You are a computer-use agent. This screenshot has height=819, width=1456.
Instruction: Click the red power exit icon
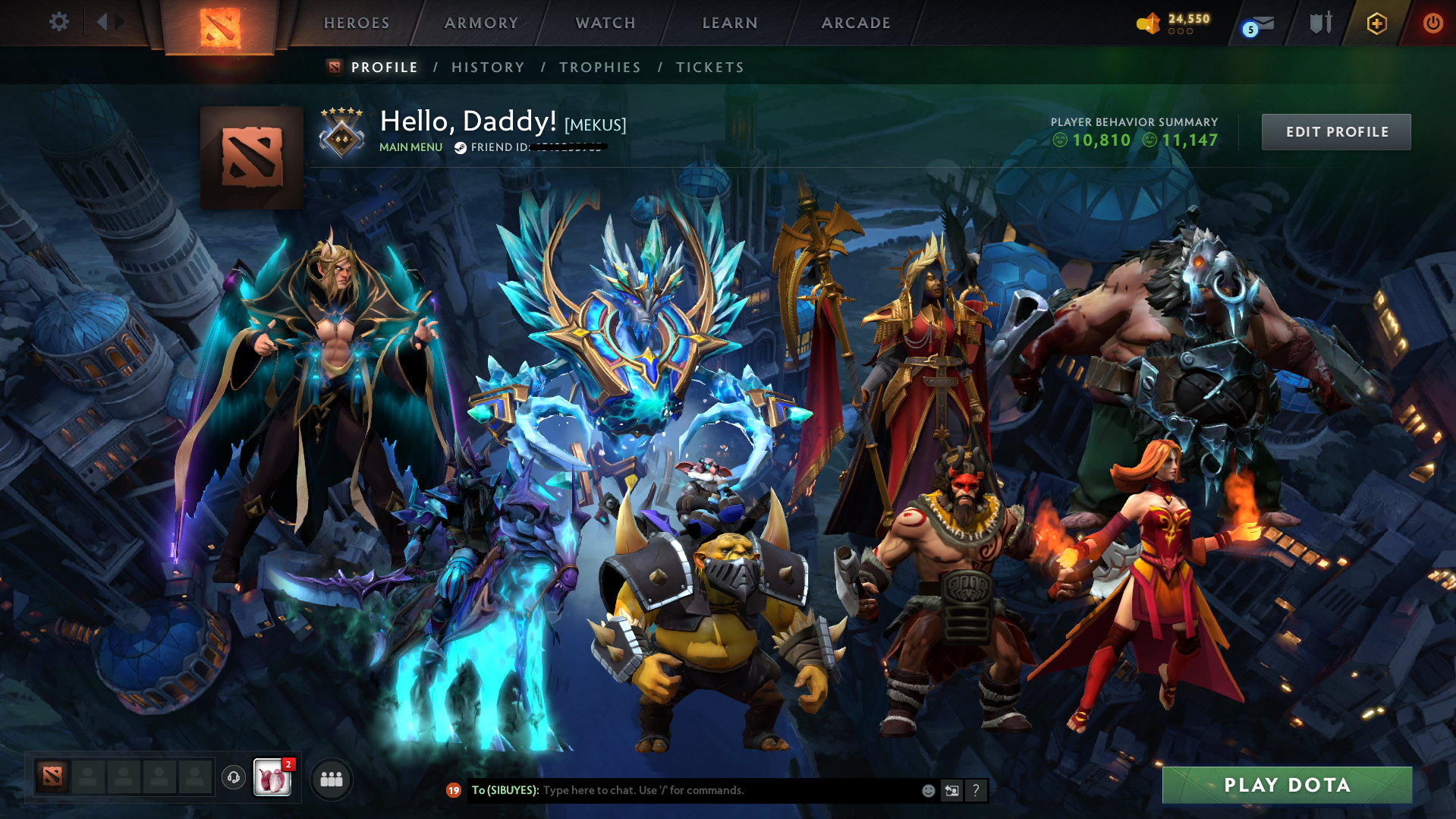[1432, 23]
